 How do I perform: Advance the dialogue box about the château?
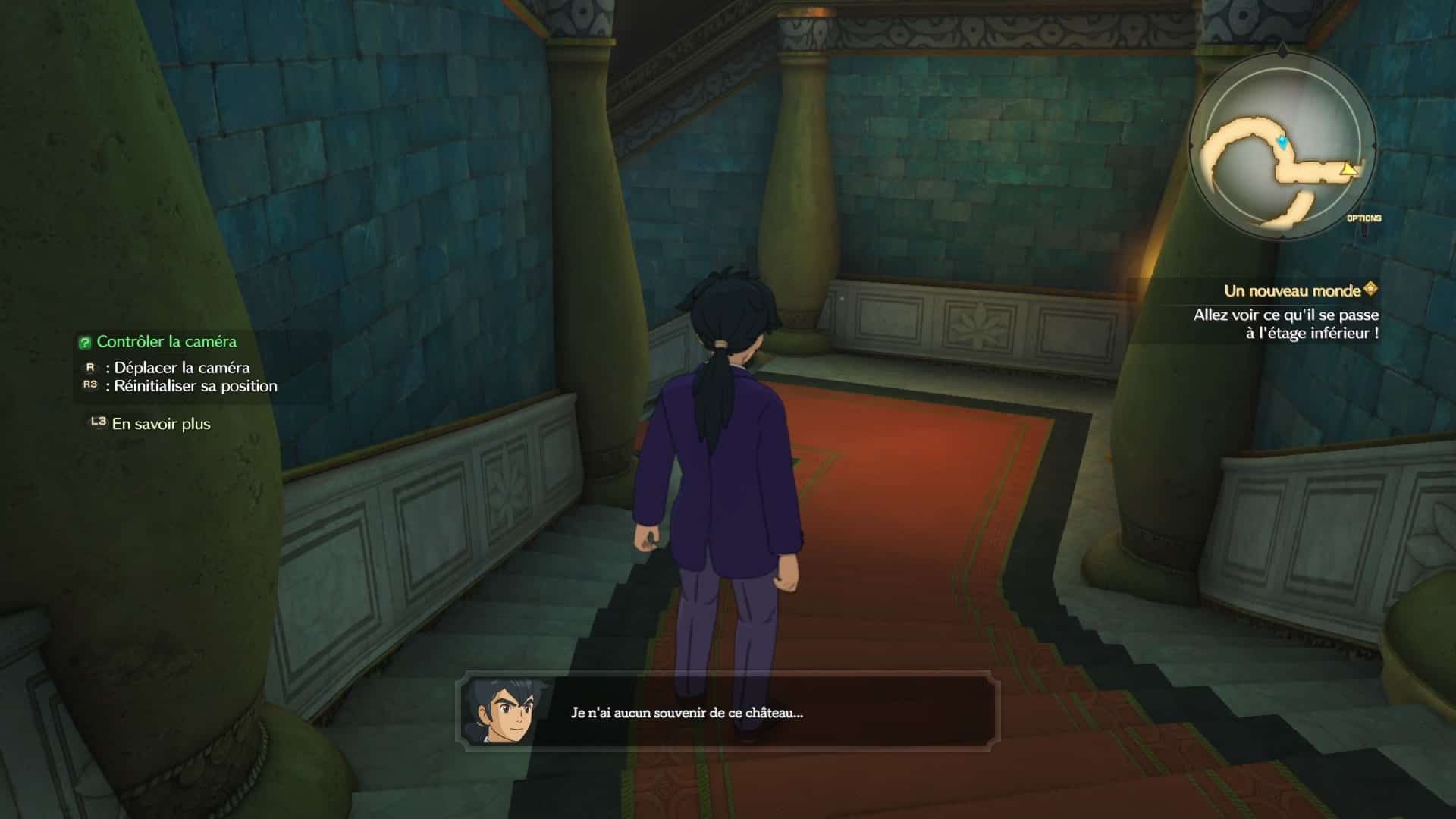click(728, 712)
